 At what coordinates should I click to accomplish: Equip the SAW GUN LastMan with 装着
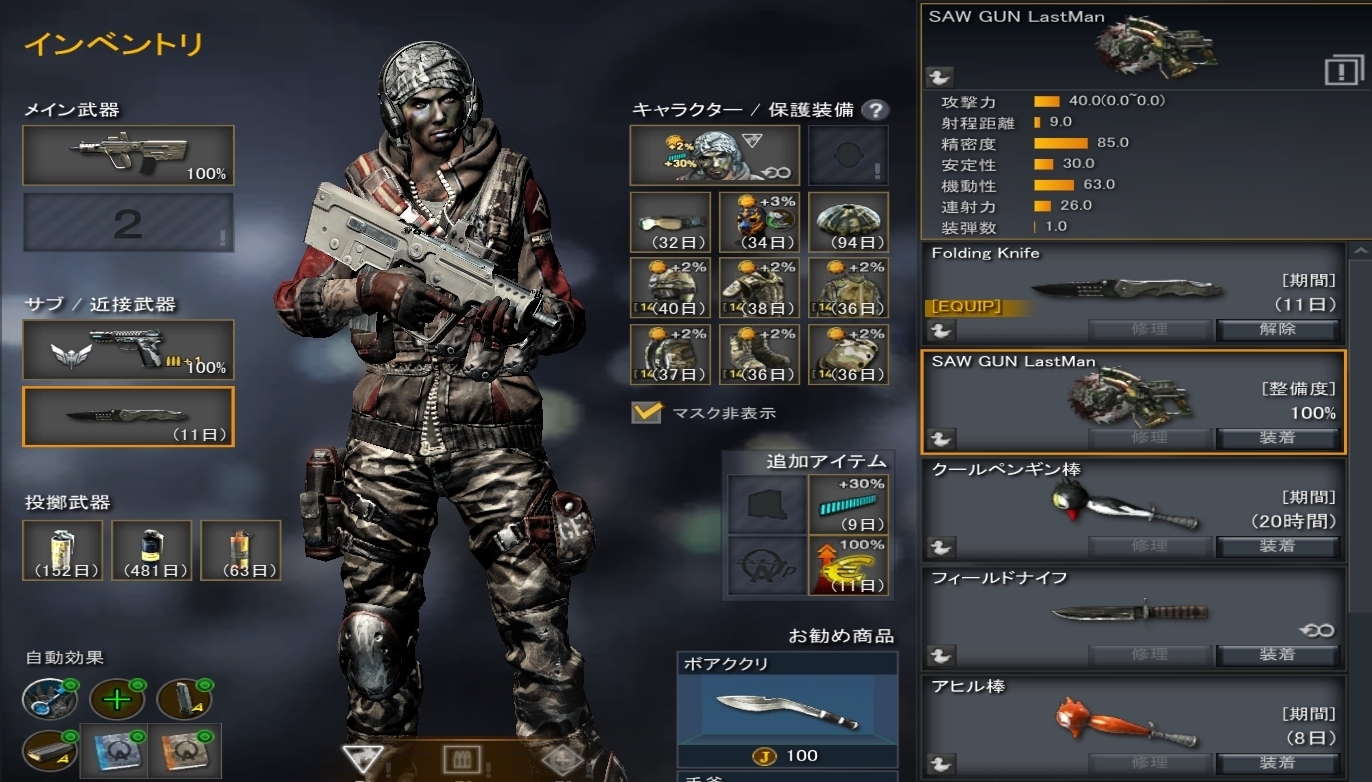[x=1277, y=437]
